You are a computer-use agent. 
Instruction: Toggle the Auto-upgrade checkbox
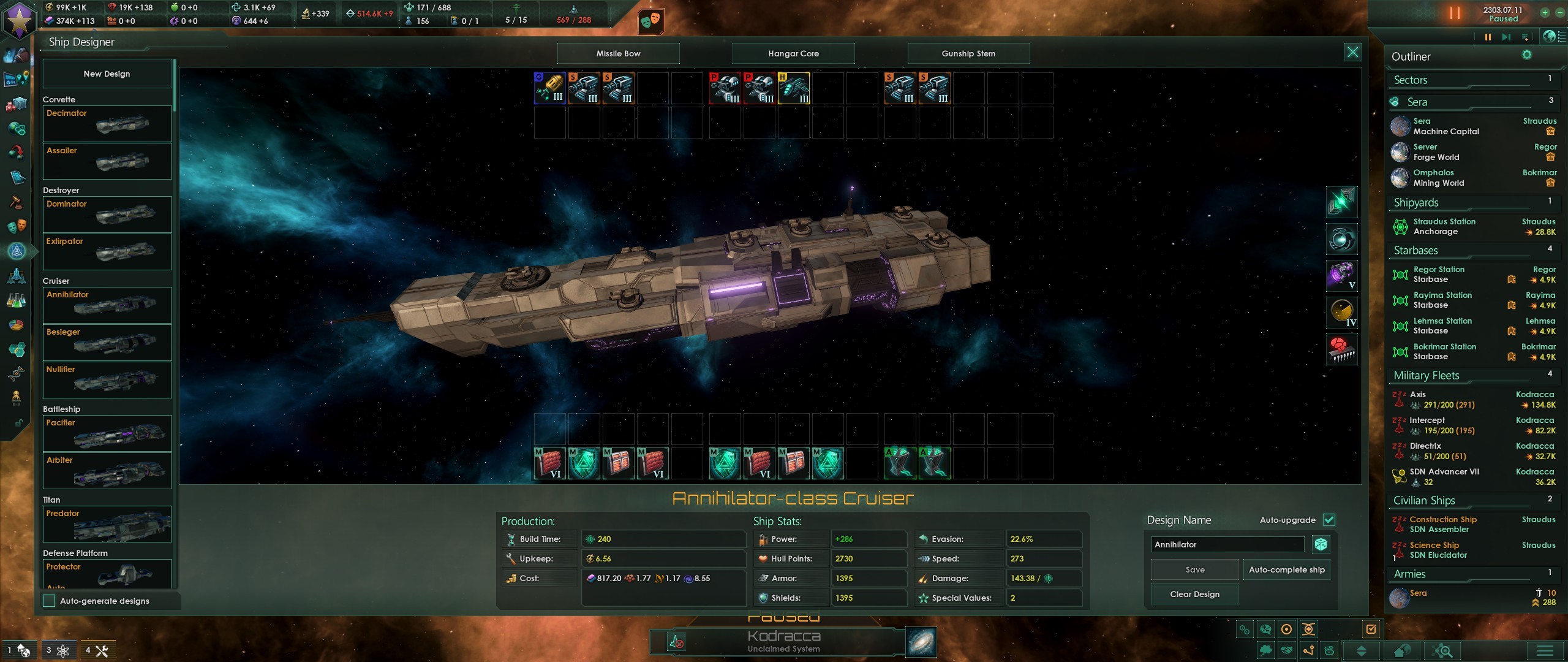click(x=1329, y=520)
